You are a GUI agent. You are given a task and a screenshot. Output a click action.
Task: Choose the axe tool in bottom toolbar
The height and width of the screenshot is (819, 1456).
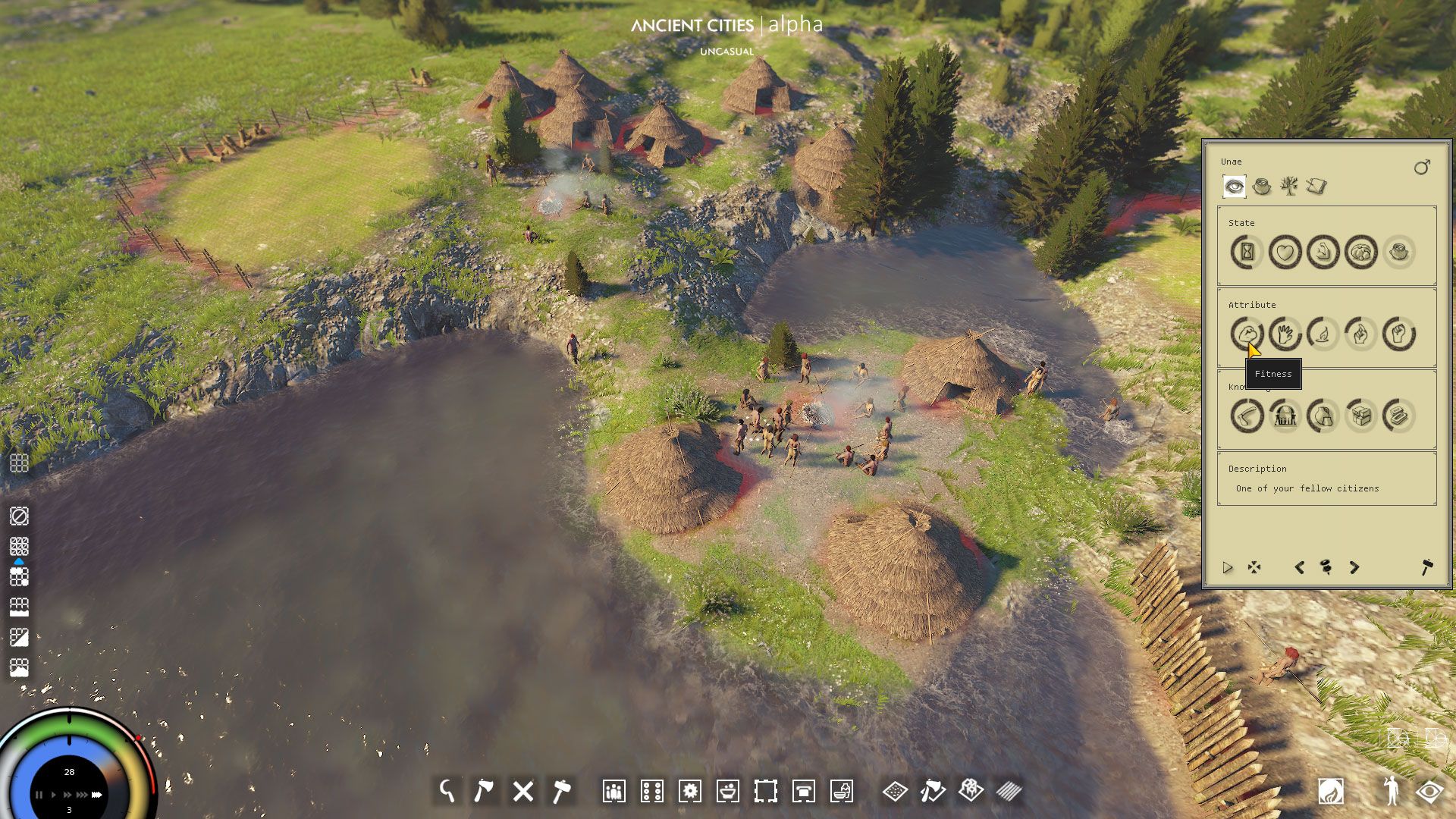(x=484, y=791)
